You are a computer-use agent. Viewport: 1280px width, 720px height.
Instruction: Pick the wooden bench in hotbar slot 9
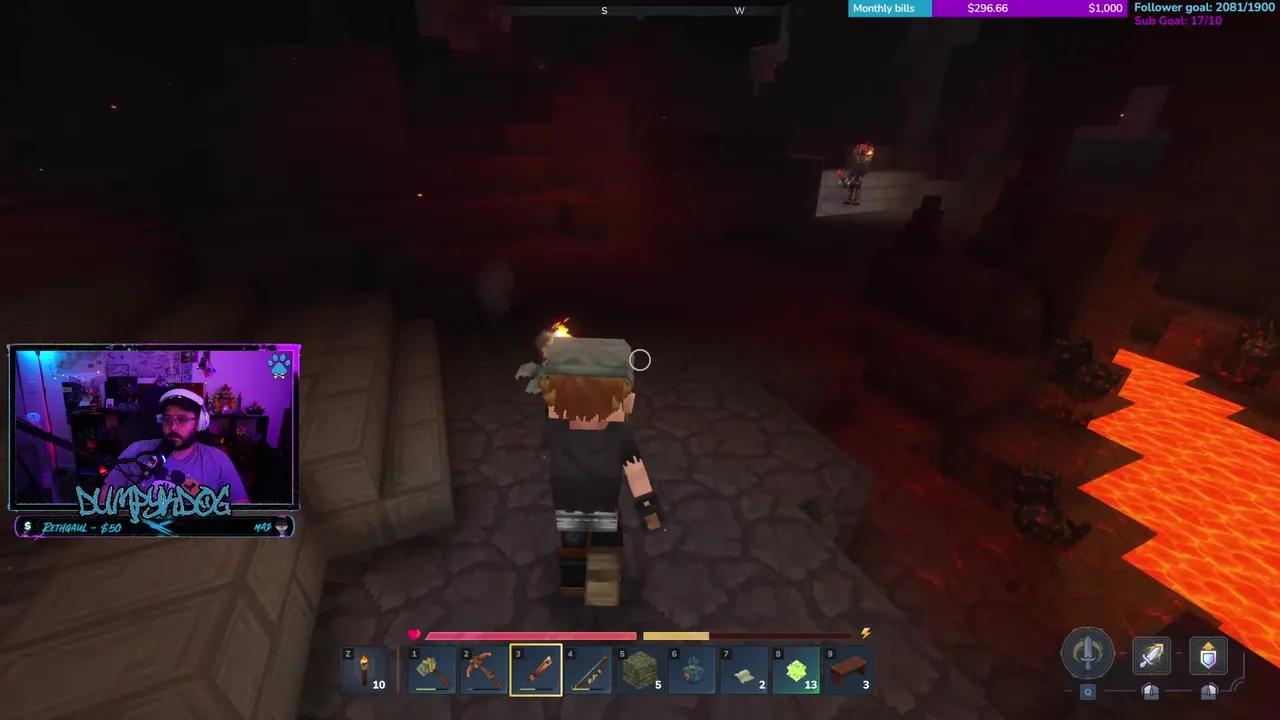point(847,668)
